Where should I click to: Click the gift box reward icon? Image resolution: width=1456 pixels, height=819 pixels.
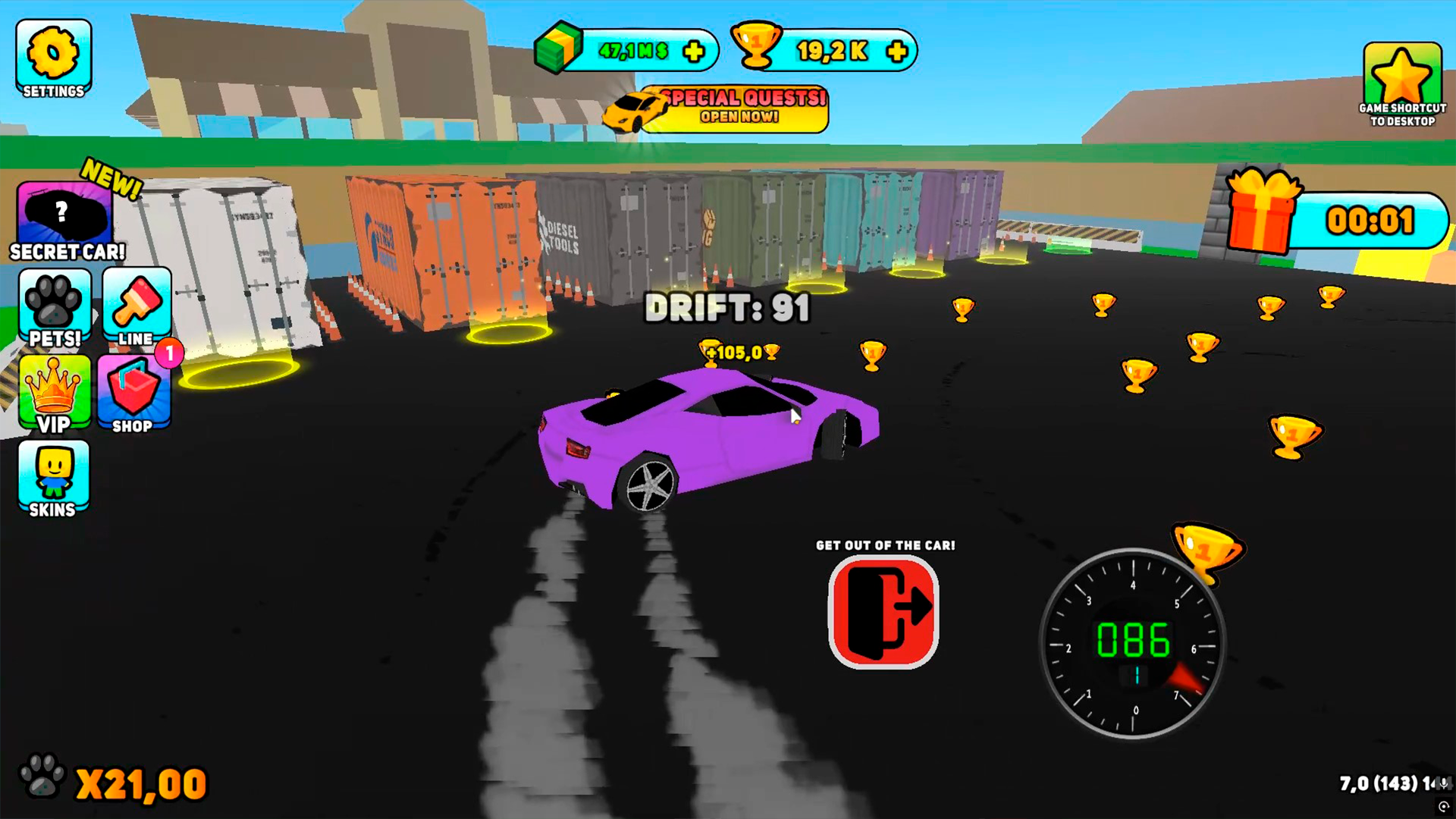click(x=1265, y=212)
